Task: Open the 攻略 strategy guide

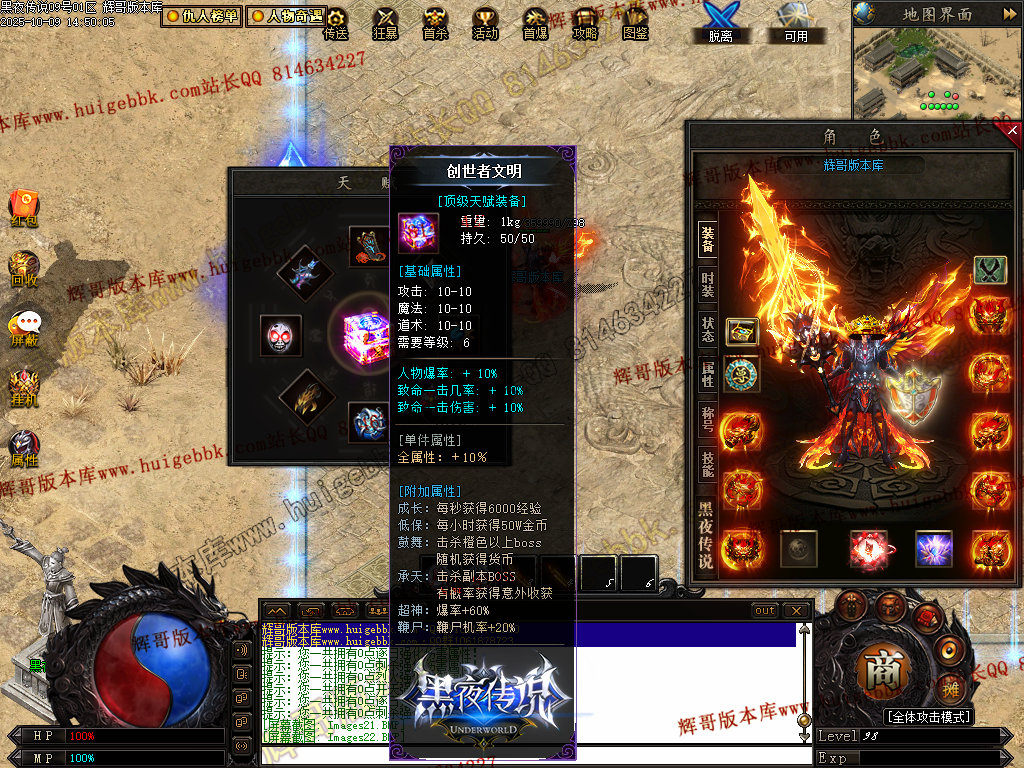Action: 585,23
